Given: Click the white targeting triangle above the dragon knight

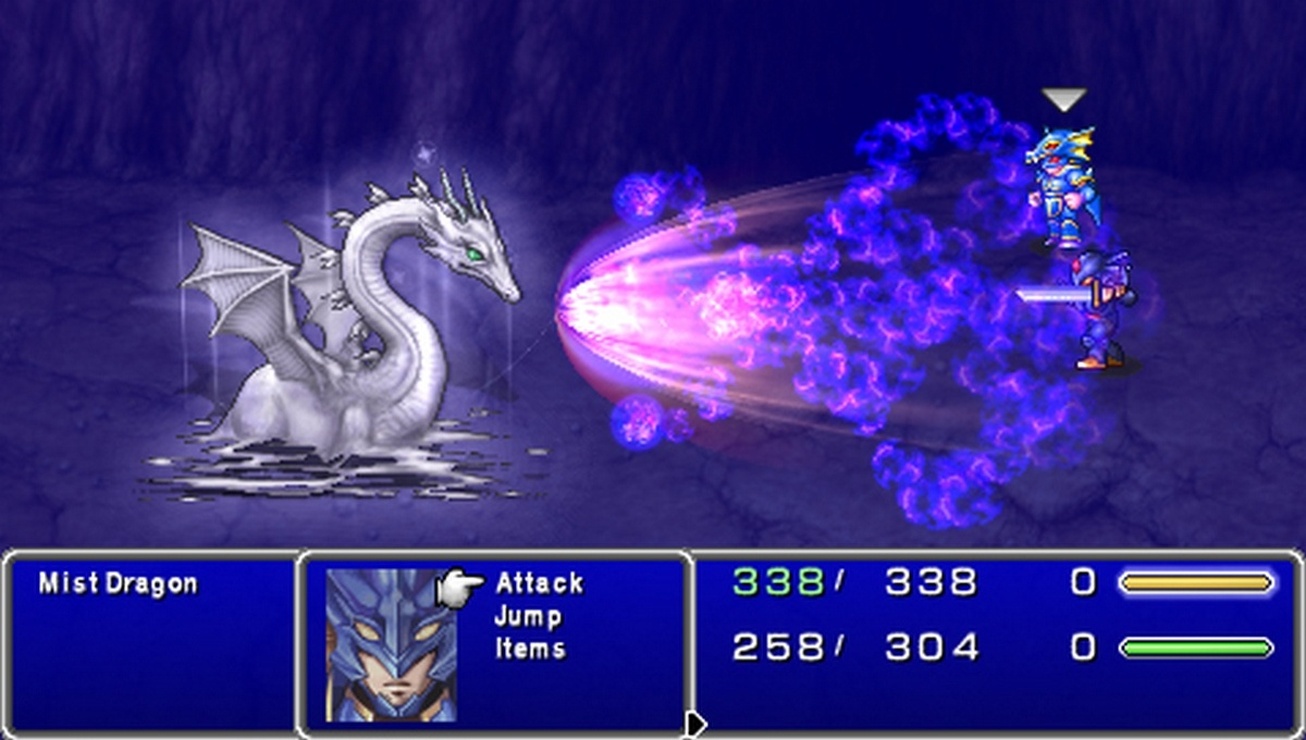Looking at the screenshot, I should pos(1063,99).
